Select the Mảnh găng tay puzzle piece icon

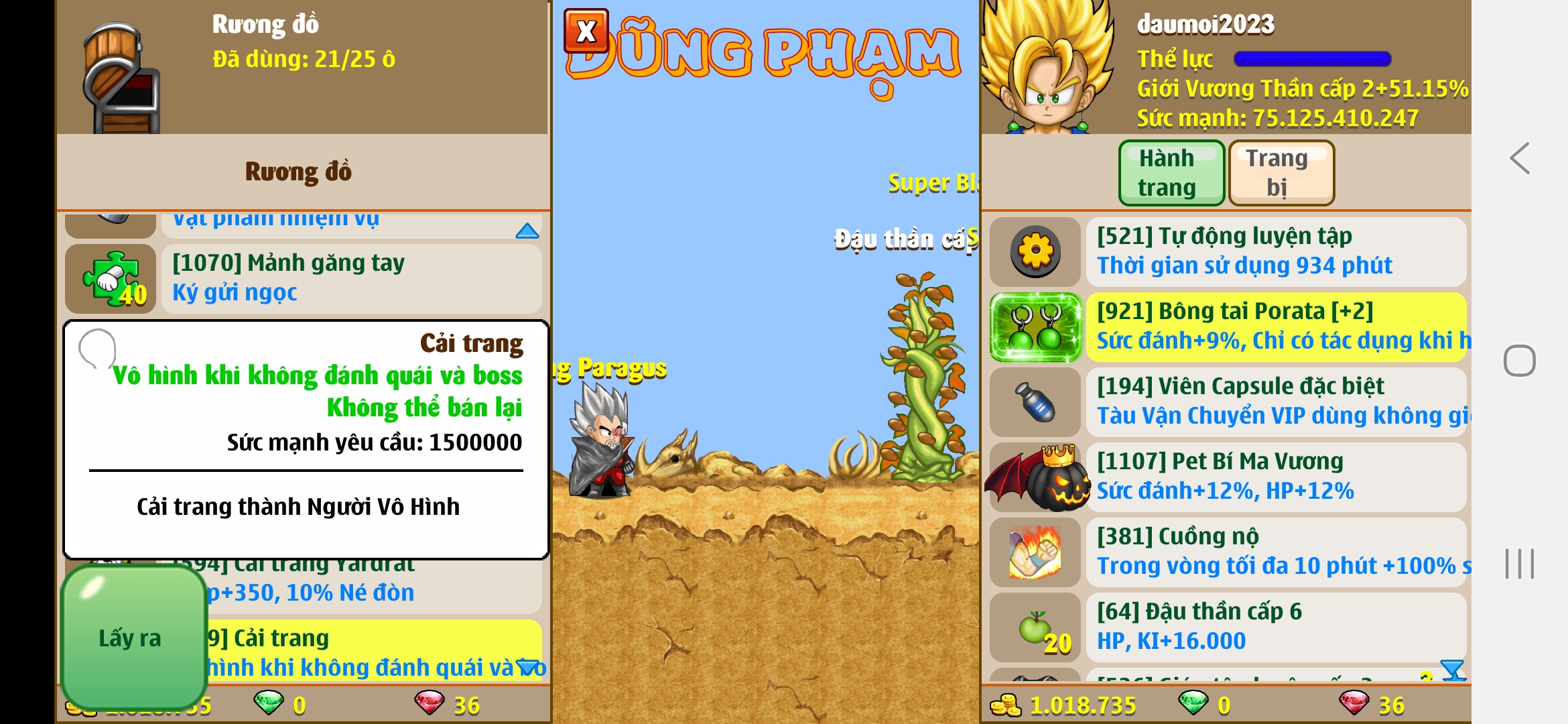(x=111, y=278)
